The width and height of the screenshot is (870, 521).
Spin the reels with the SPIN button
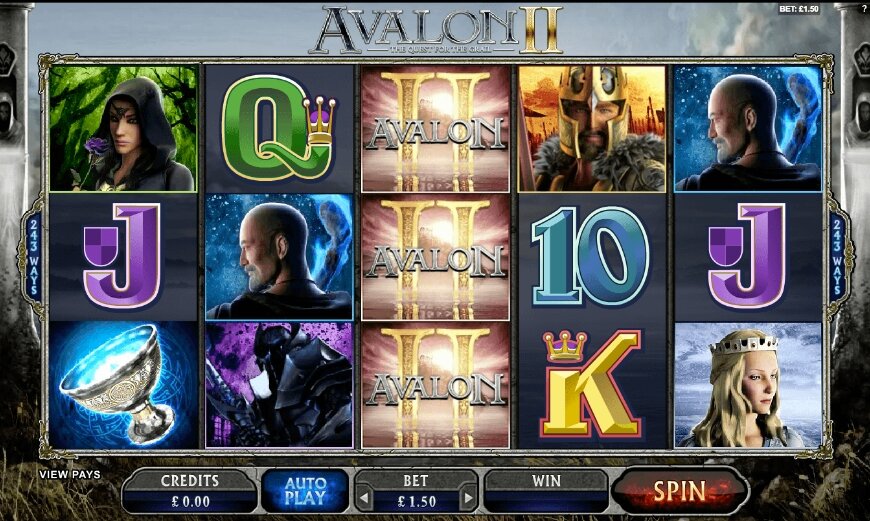680,491
